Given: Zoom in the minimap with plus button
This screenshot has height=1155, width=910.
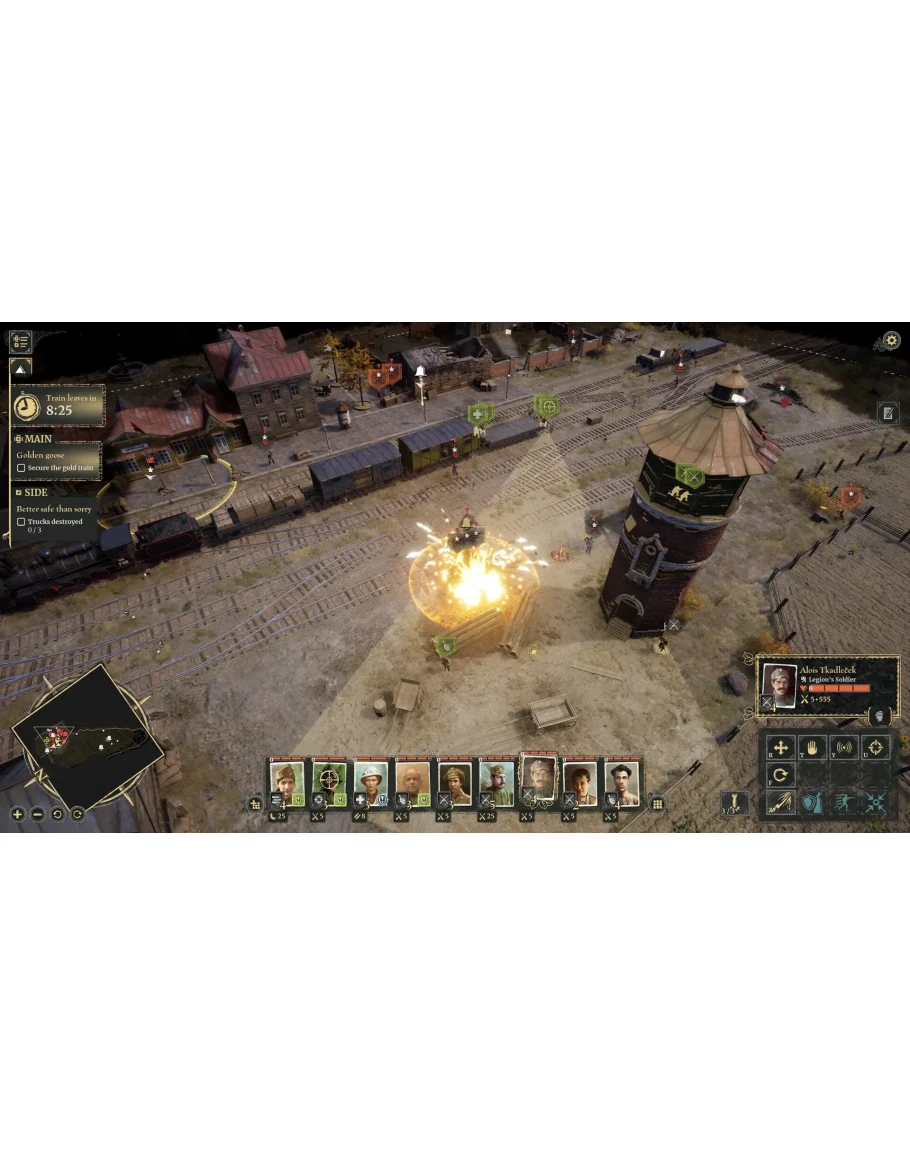Looking at the screenshot, I should (17, 814).
